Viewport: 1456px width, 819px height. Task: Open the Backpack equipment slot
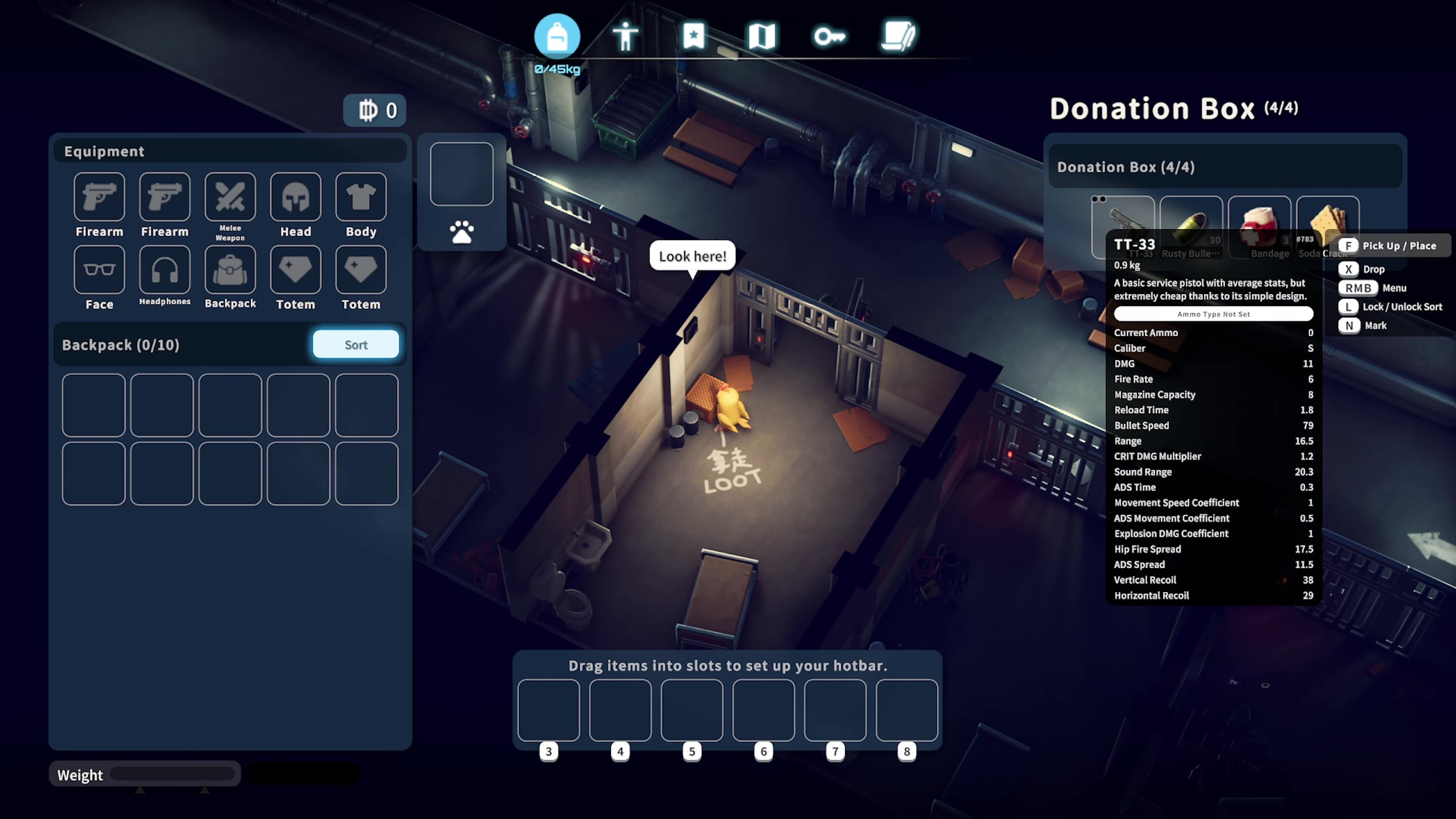click(x=230, y=270)
